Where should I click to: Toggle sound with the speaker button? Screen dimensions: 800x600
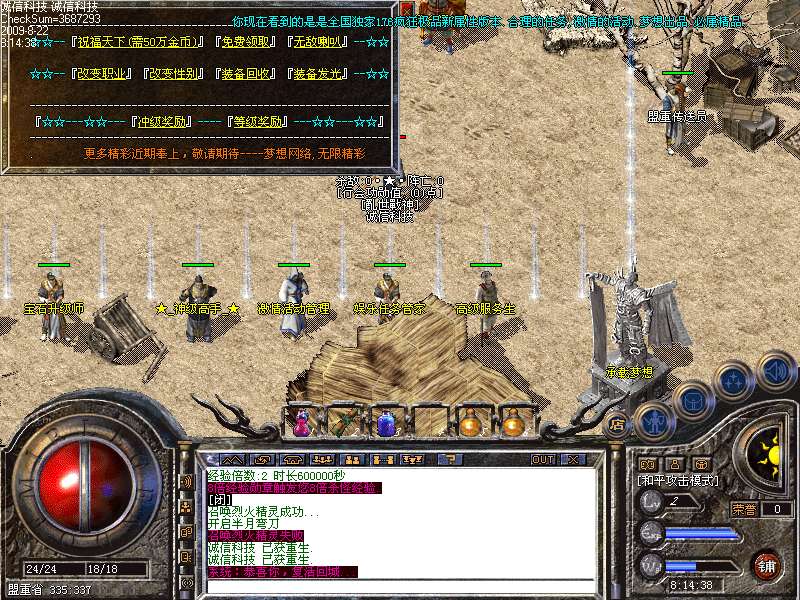[776, 371]
